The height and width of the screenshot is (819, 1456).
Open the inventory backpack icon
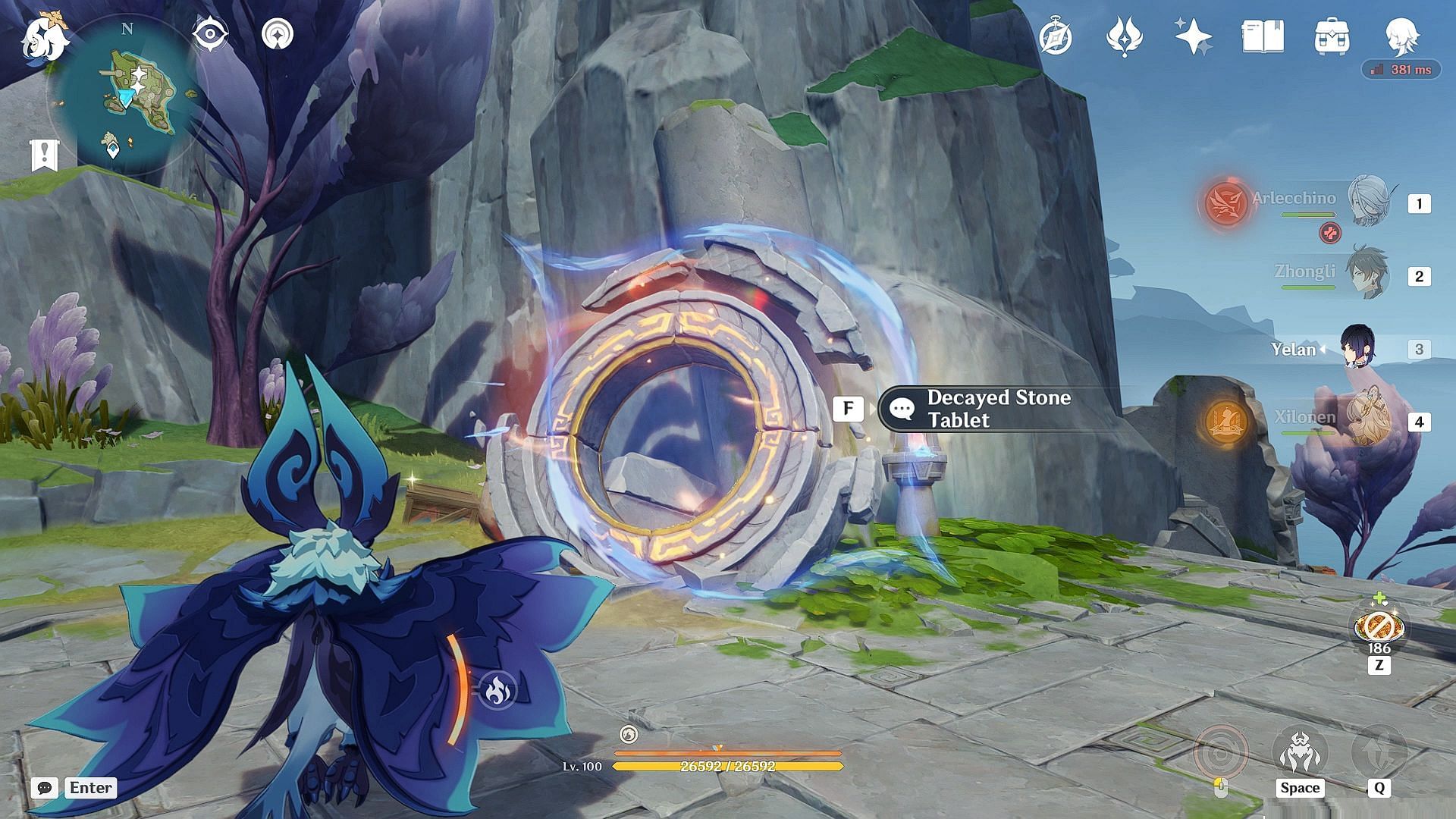point(1332,37)
